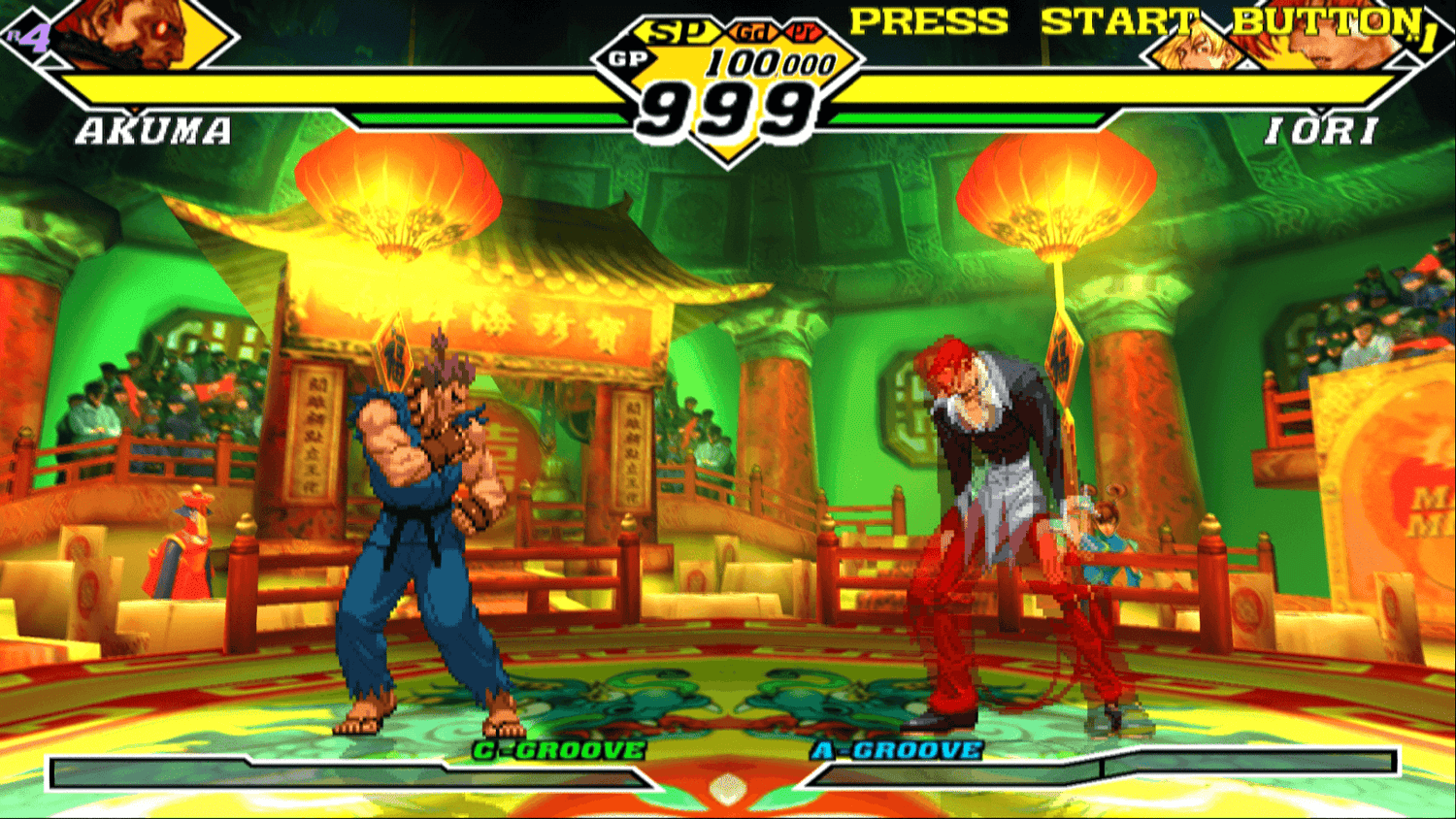Select the orange Gd rank diamond icon
Viewport: 1456px width, 819px height.
pos(755,29)
